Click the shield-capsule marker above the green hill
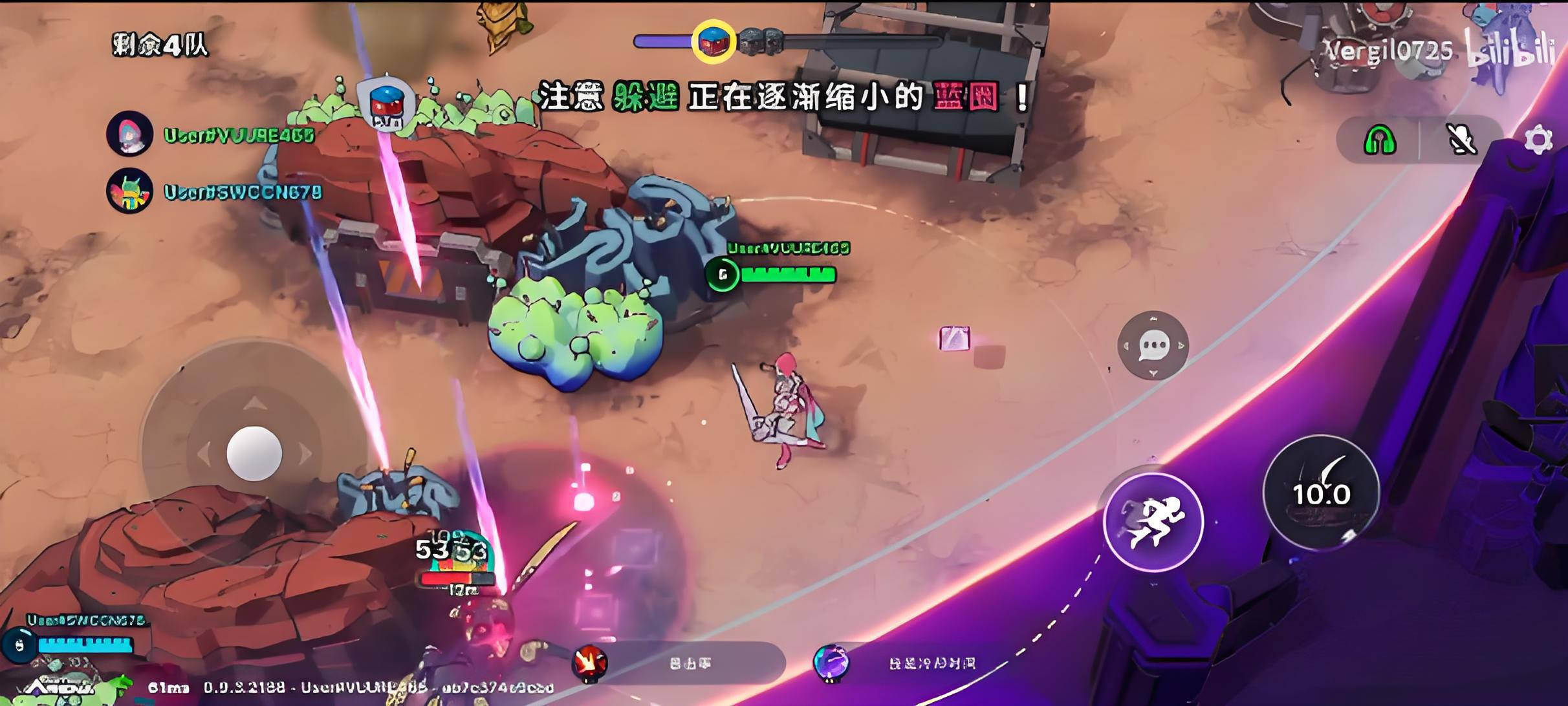Viewport: 1568px width, 706px height. click(386, 102)
